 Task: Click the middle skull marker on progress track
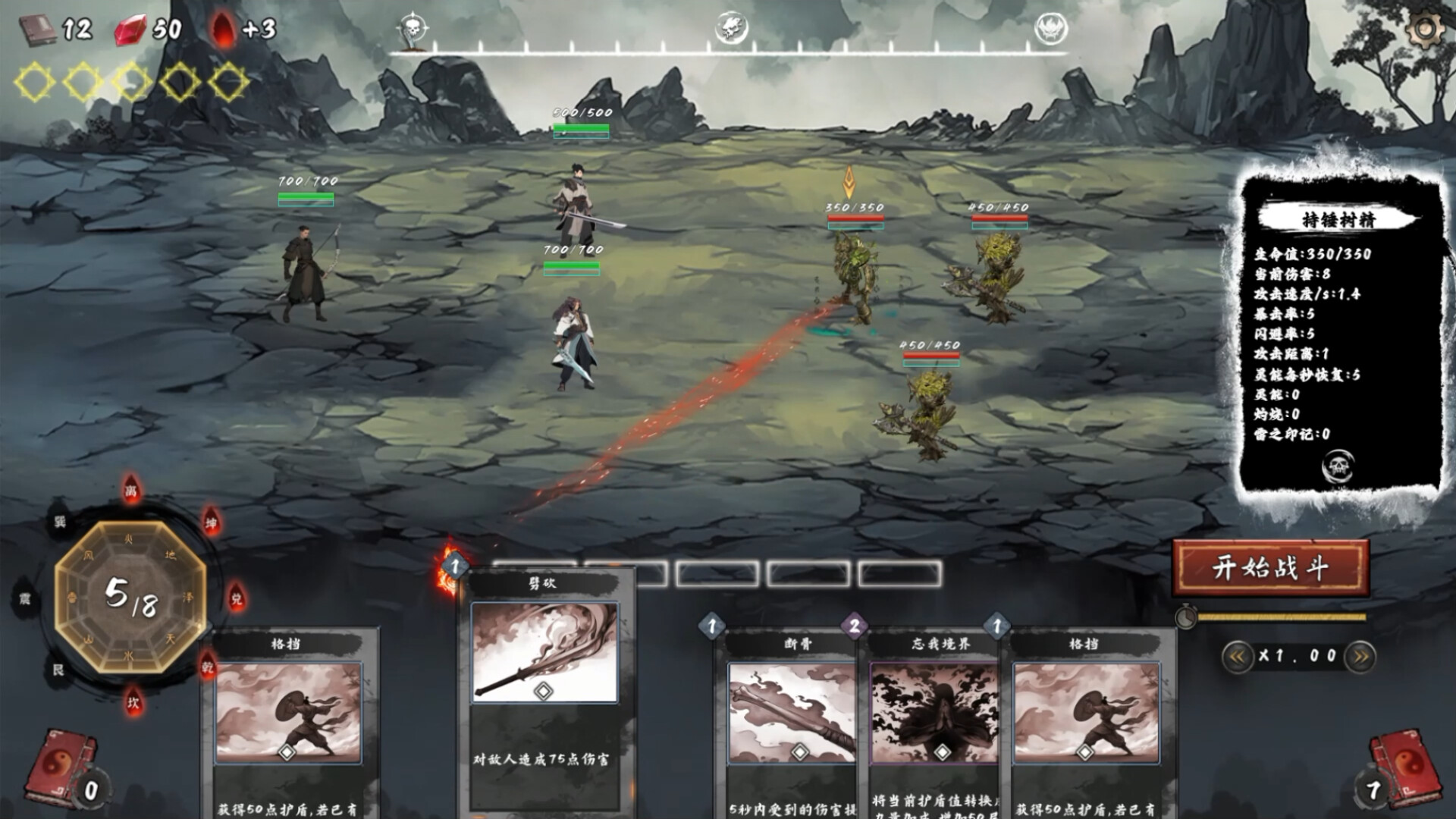(x=731, y=29)
